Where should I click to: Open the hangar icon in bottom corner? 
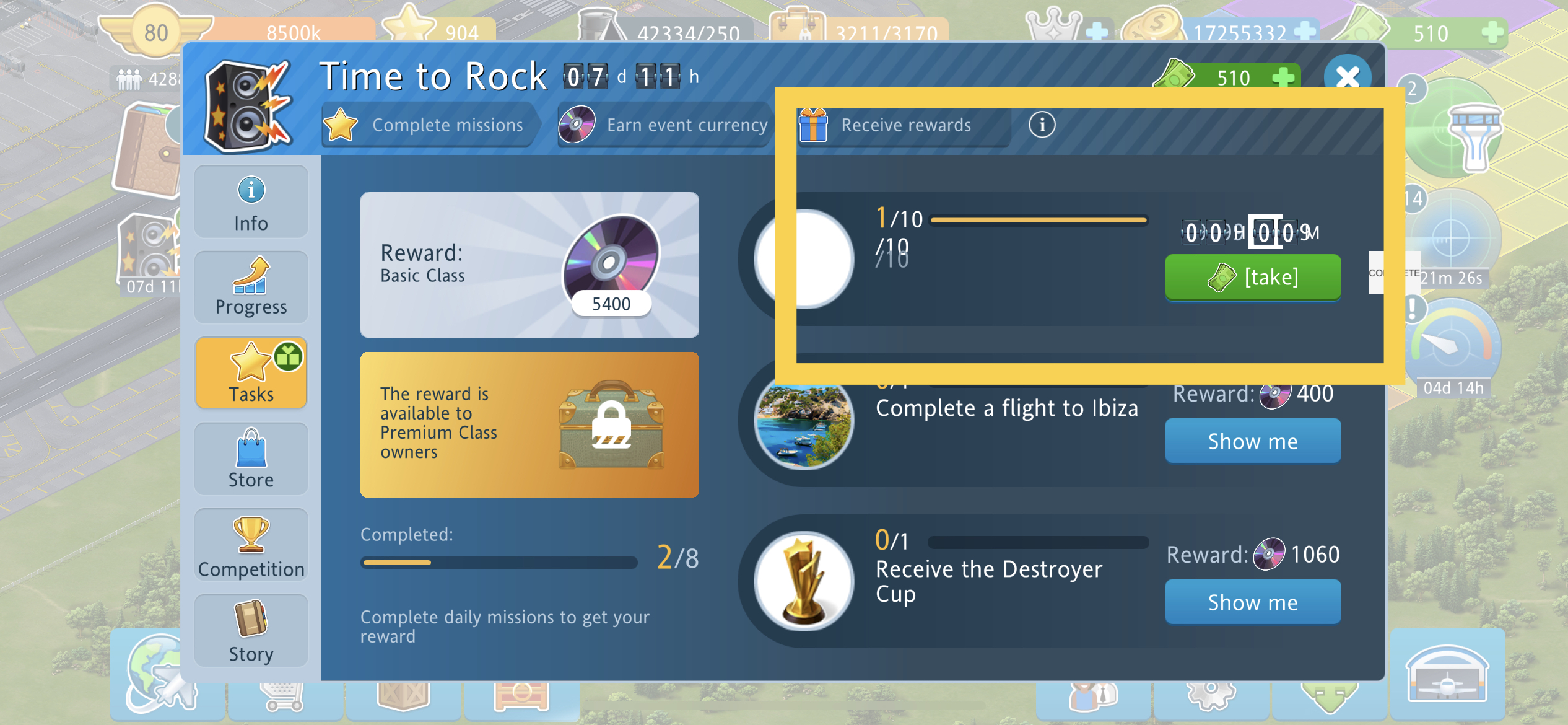coord(1447,675)
